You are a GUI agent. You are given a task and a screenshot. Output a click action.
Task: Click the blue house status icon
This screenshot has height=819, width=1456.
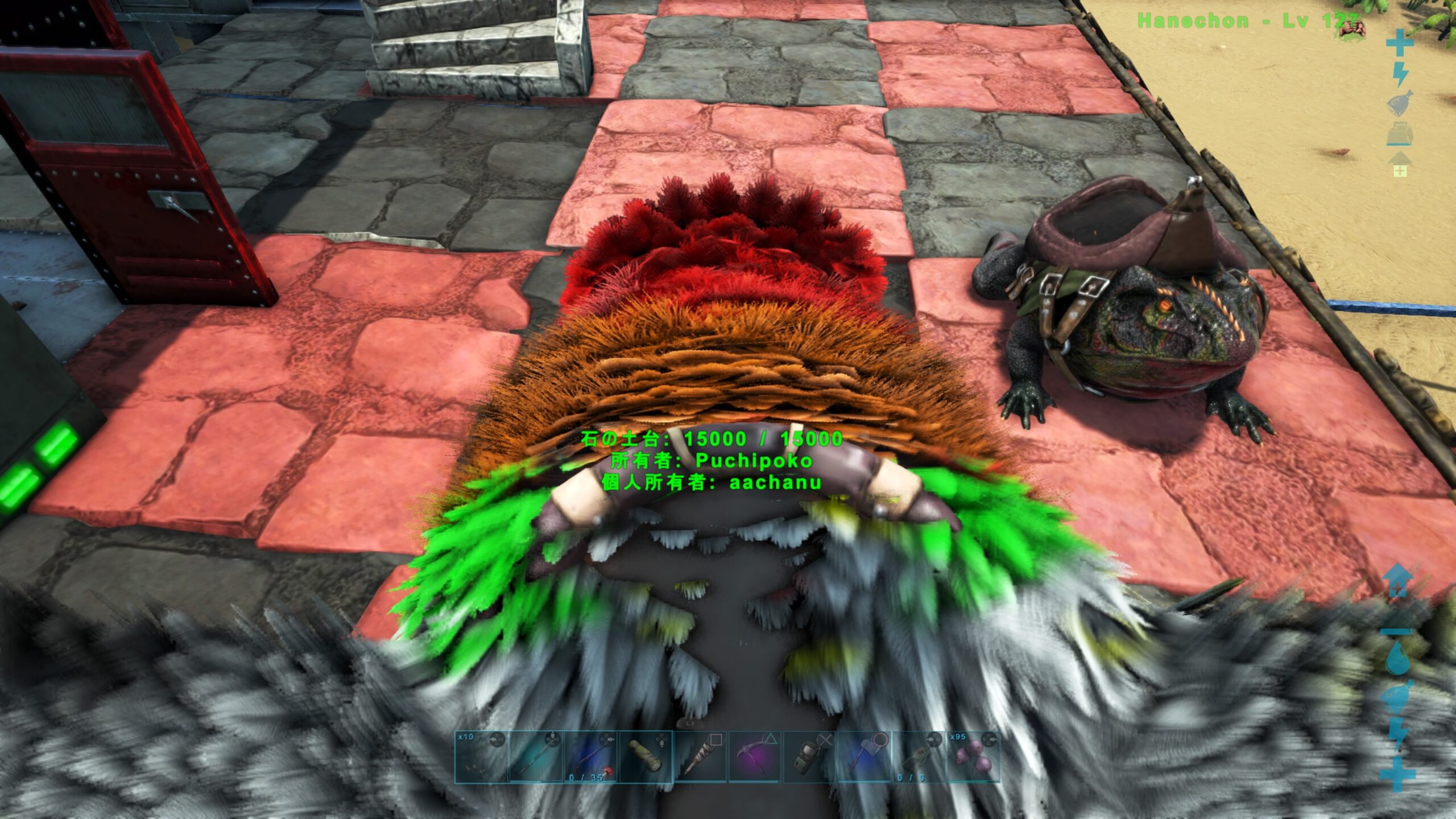pos(1398,580)
